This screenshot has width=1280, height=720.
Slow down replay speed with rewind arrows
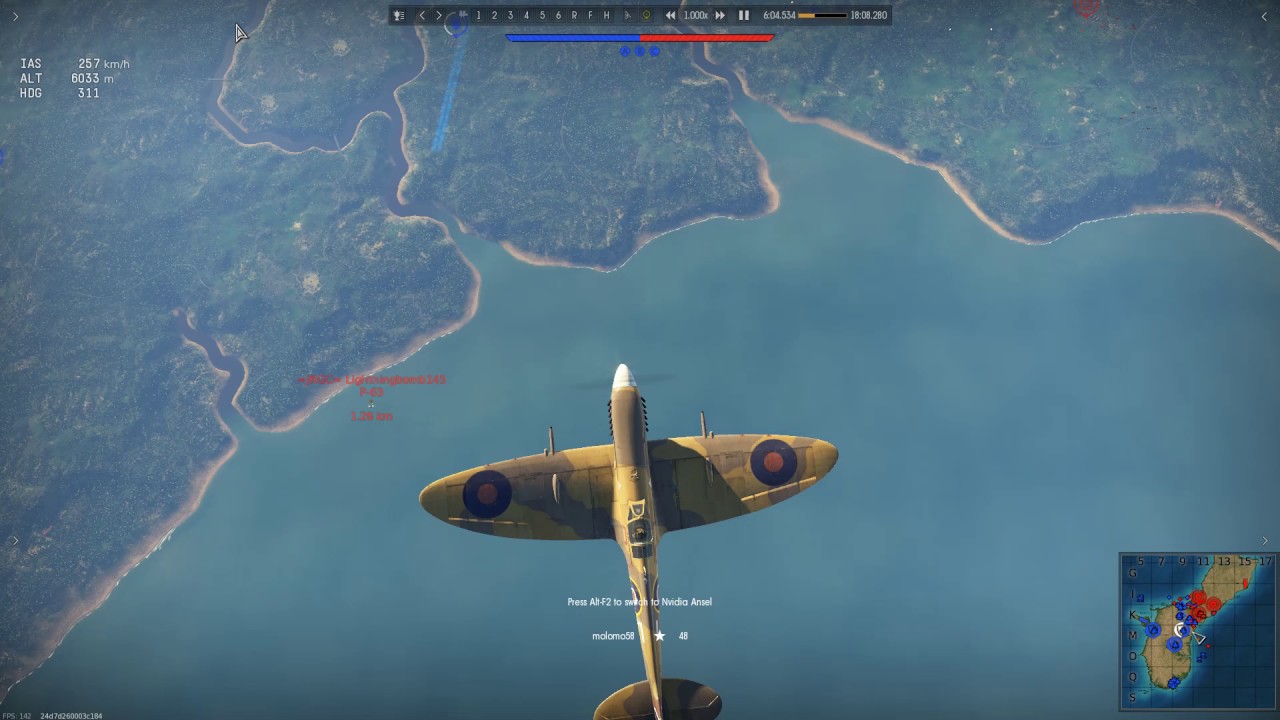[671, 15]
